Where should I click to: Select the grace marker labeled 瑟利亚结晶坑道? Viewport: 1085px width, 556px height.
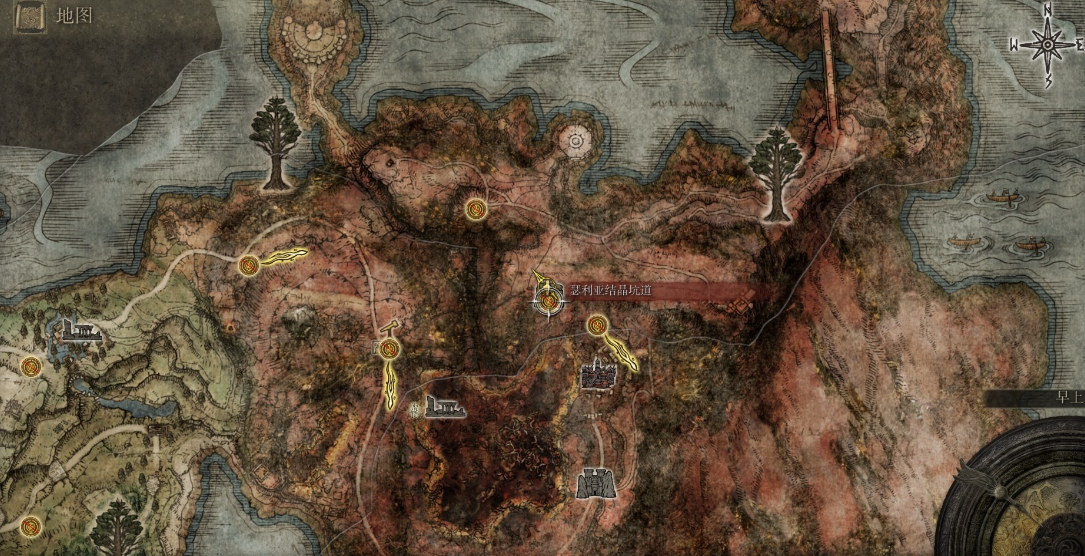(548, 298)
